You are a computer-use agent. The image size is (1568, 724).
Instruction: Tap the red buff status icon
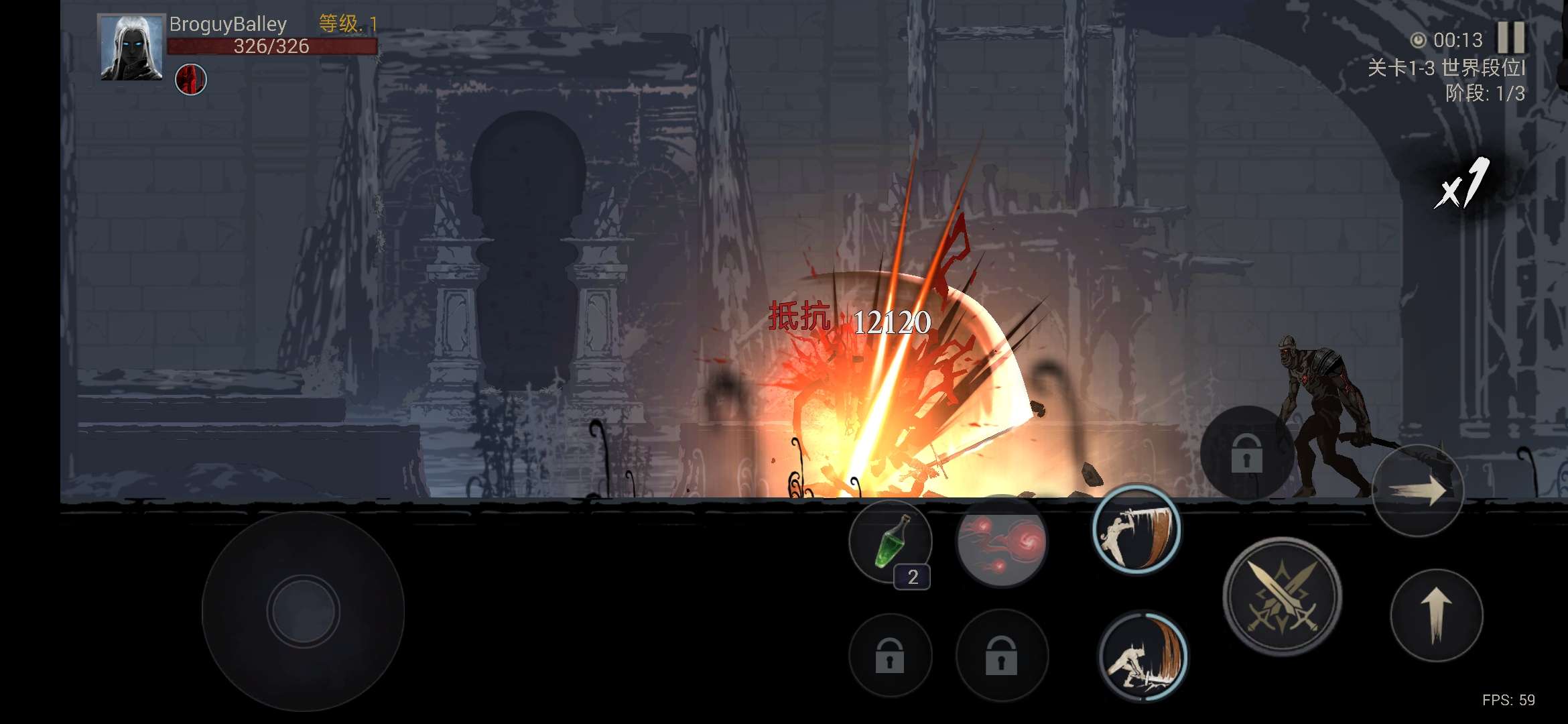191,80
